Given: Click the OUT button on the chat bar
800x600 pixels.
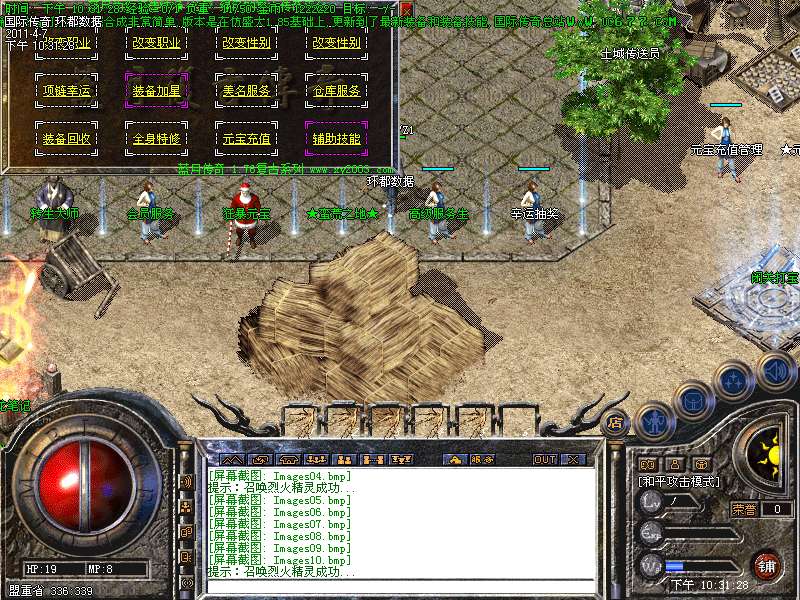Looking at the screenshot, I should click(544, 459).
